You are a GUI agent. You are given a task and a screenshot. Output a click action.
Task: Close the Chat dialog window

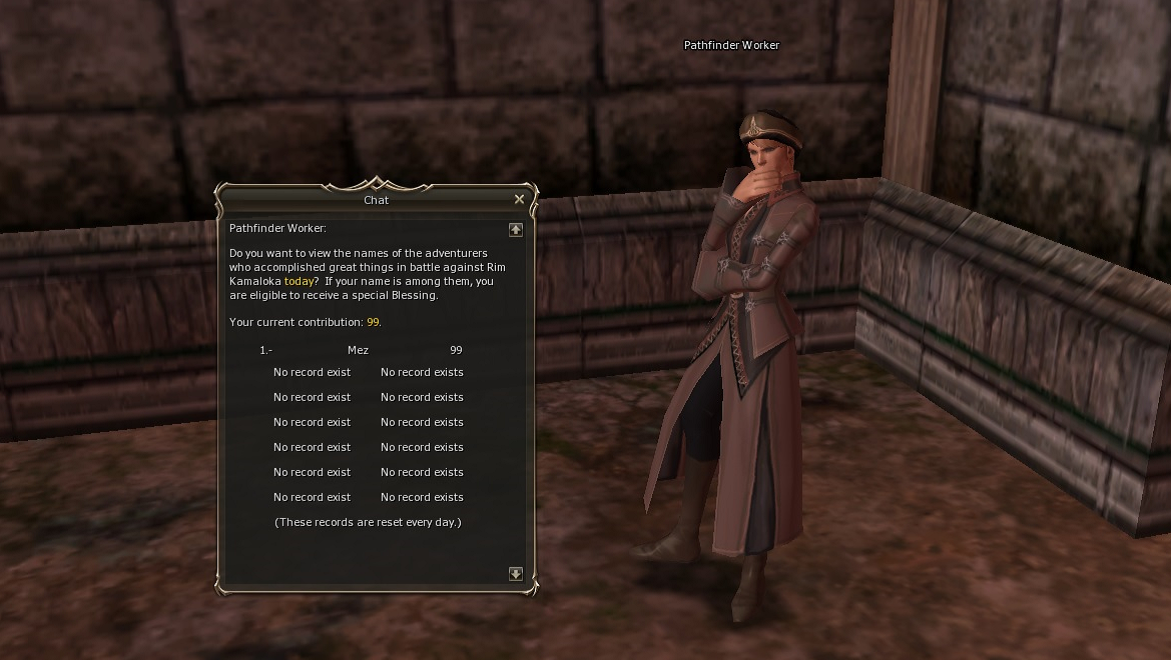(x=519, y=199)
